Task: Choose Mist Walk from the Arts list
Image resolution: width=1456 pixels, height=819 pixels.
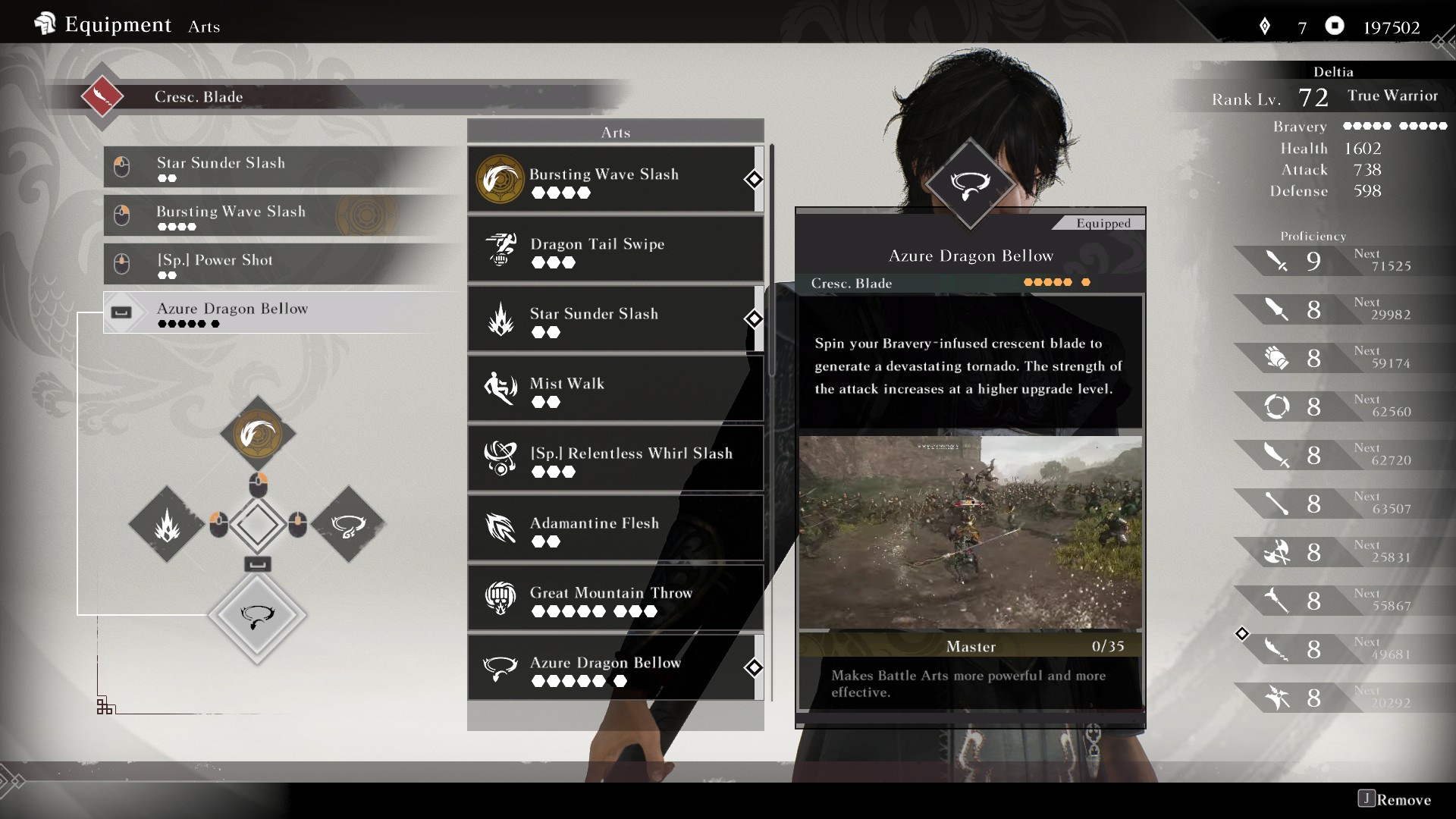Action: tap(615, 389)
